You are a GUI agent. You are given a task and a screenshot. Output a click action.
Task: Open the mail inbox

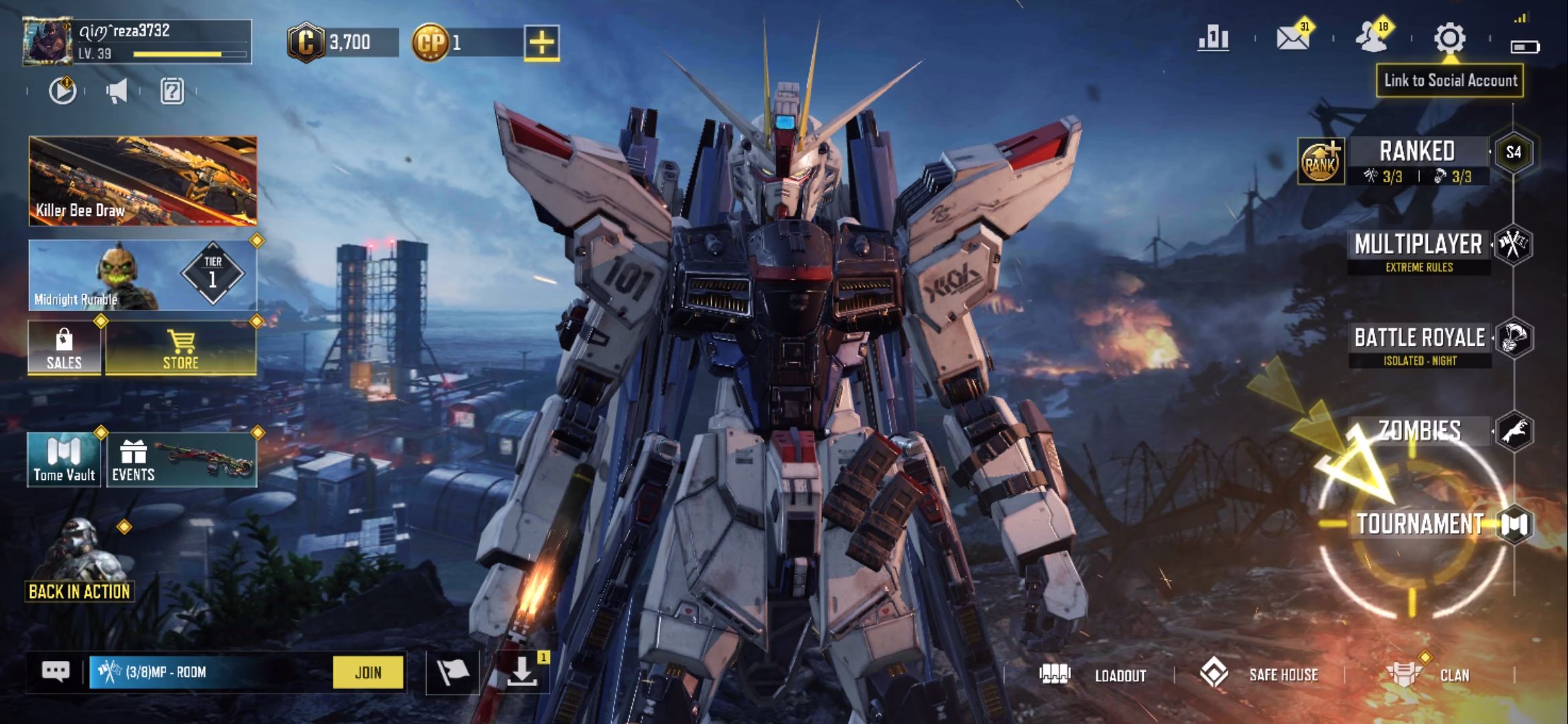1293,39
